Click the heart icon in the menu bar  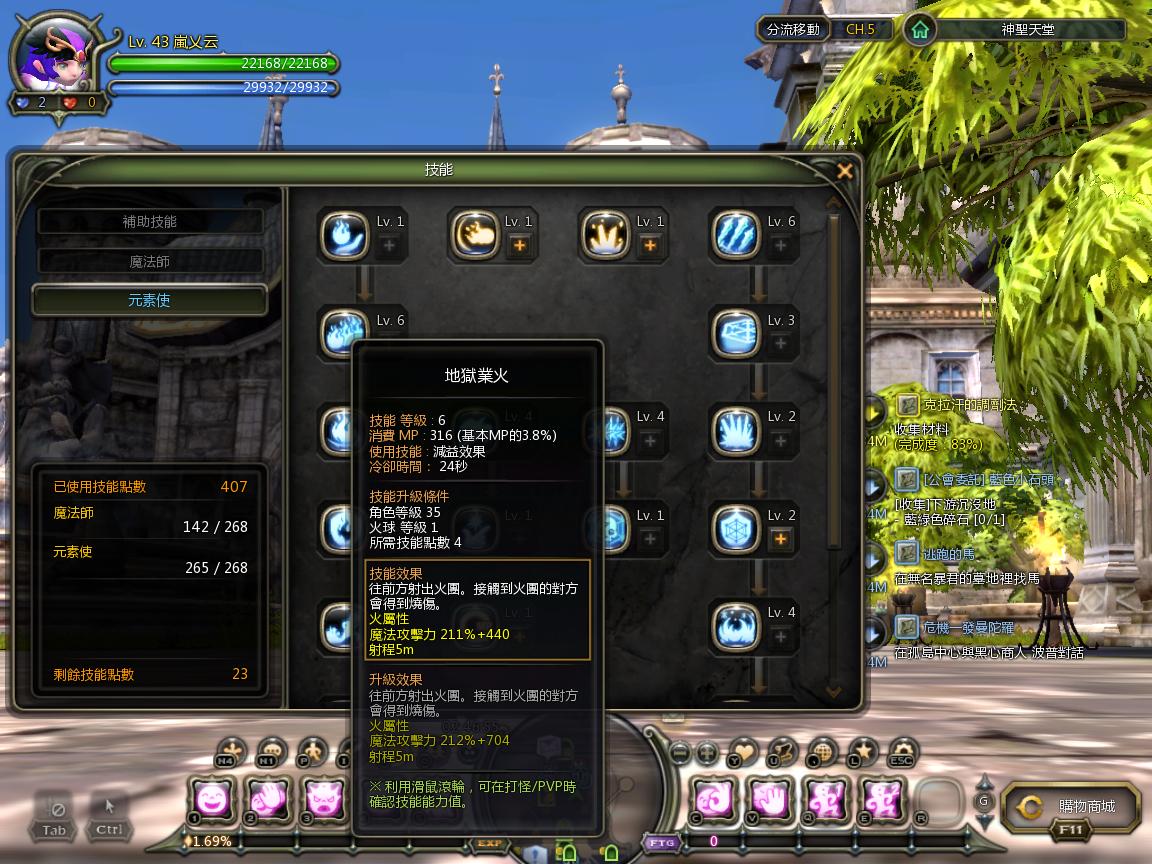tap(743, 750)
